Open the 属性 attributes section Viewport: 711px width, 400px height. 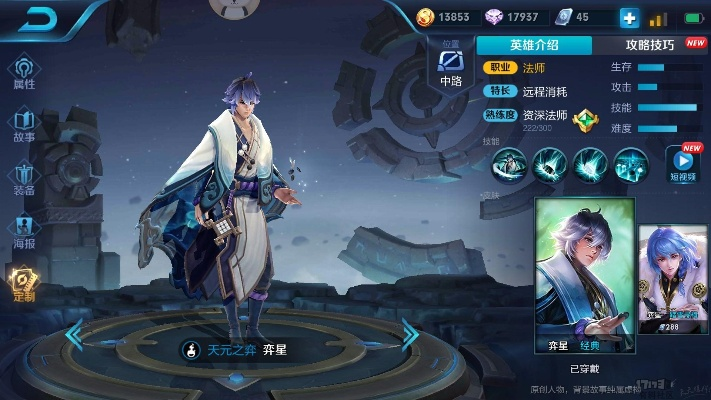pos(24,73)
